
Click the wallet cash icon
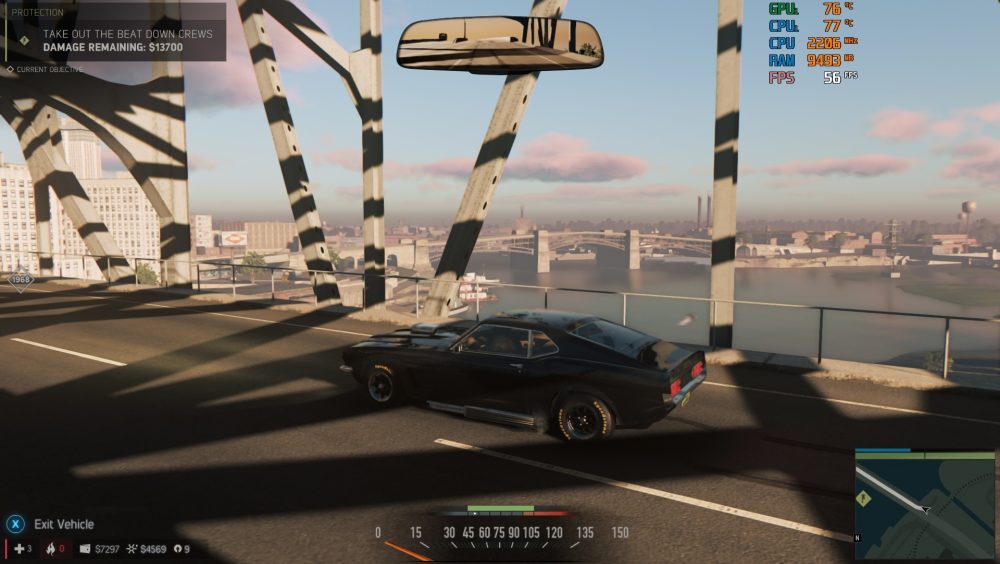tap(85, 549)
